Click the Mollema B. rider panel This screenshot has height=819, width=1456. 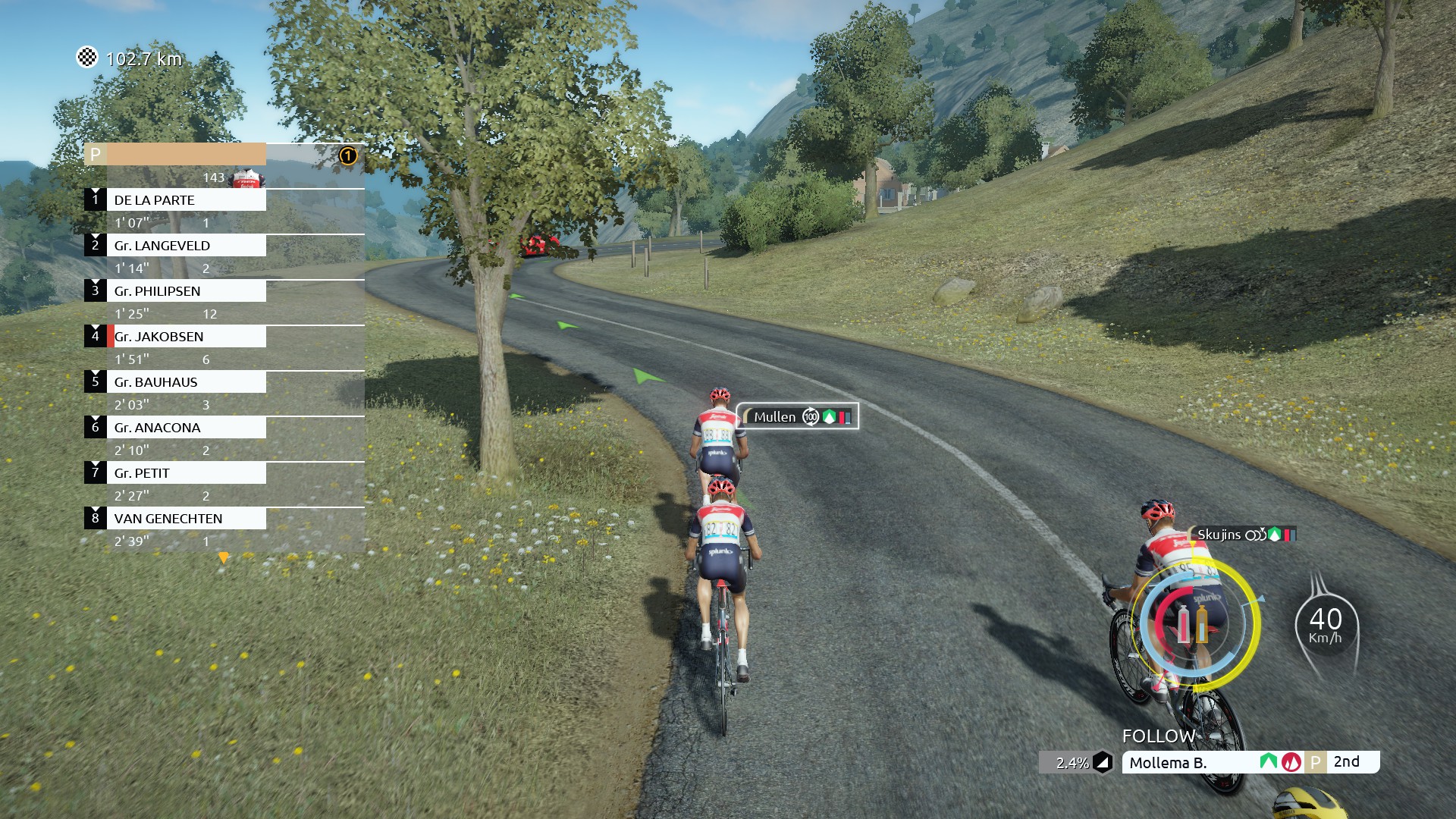(x=1191, y=763)
